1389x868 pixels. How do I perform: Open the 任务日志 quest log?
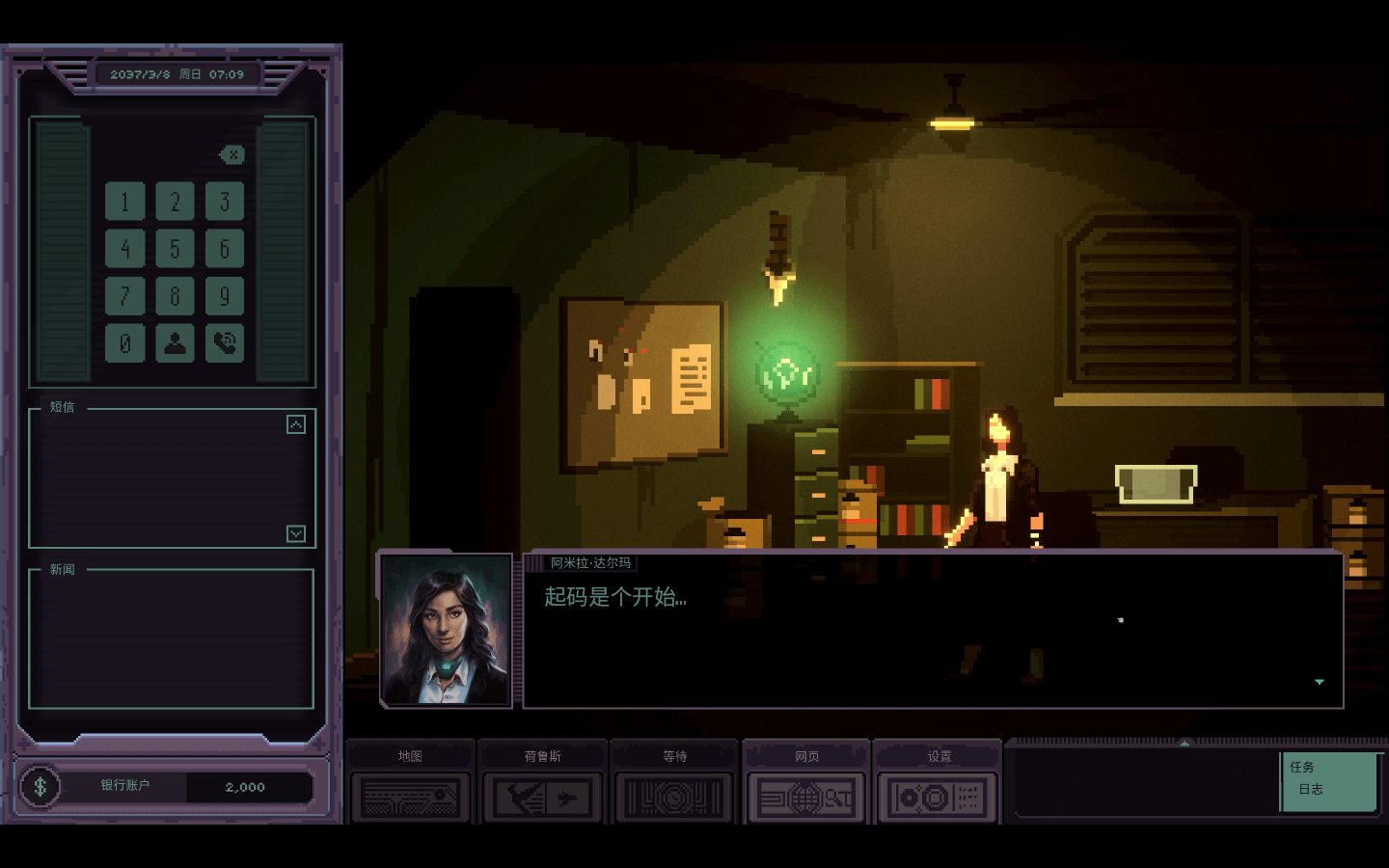1328,779
